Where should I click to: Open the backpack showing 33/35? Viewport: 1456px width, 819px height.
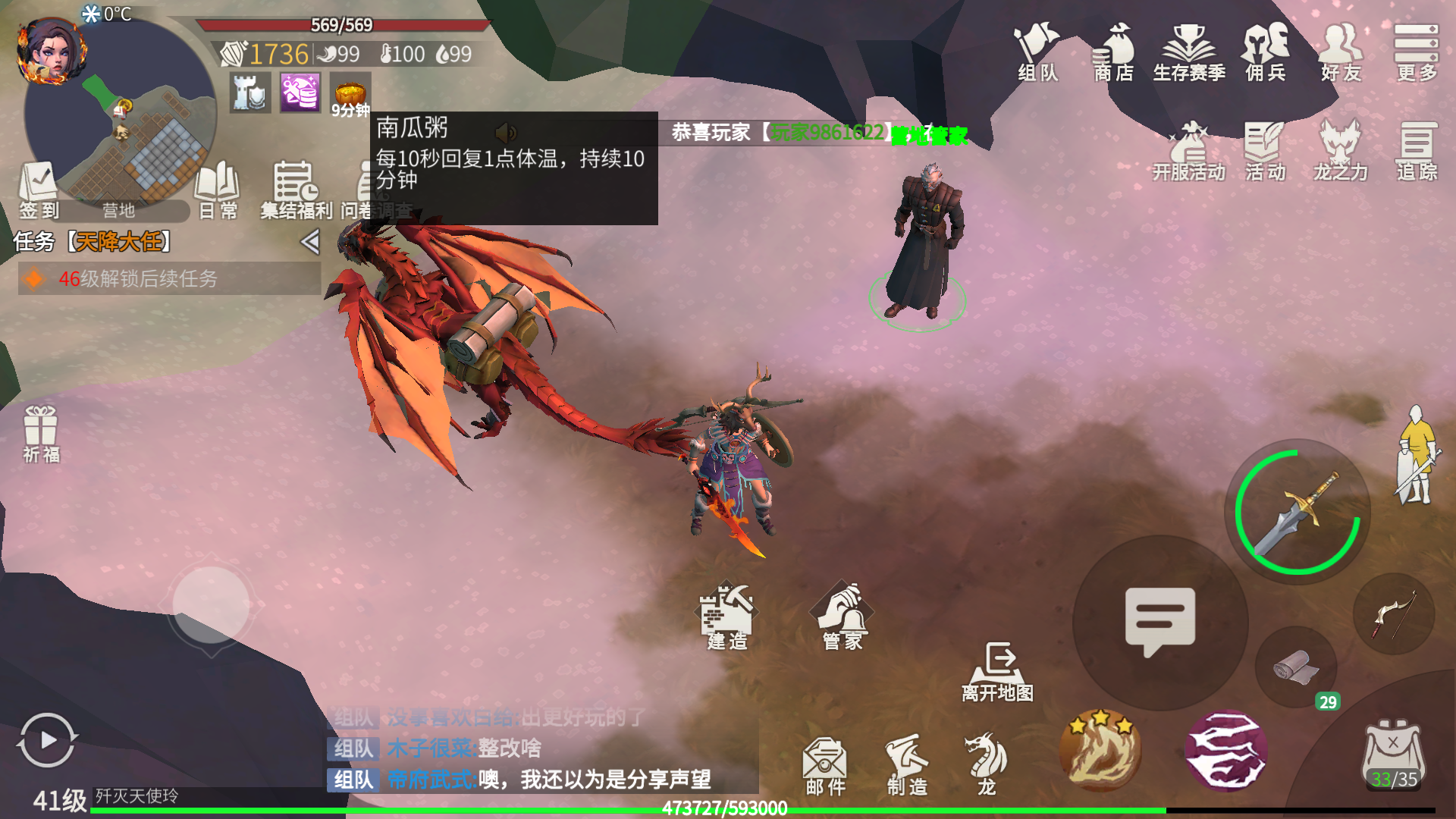pyautogui.click(x=1394, y=756)
